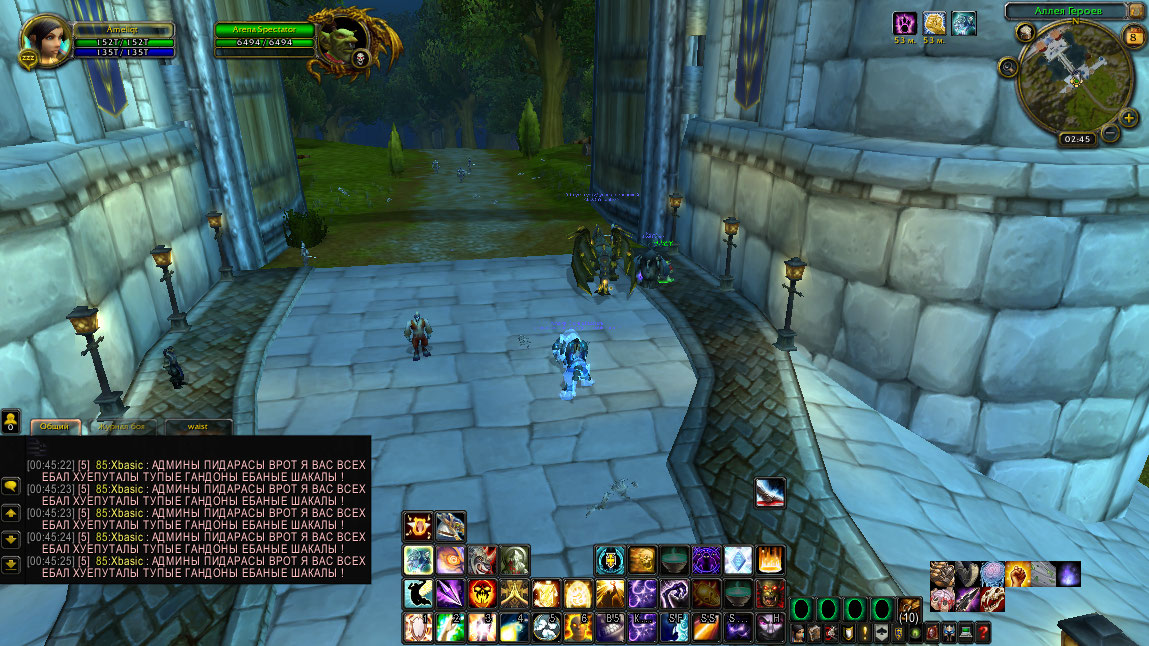Click the minimap zoom-in plus button
Screen dimensions: 1149x646
1129,118
